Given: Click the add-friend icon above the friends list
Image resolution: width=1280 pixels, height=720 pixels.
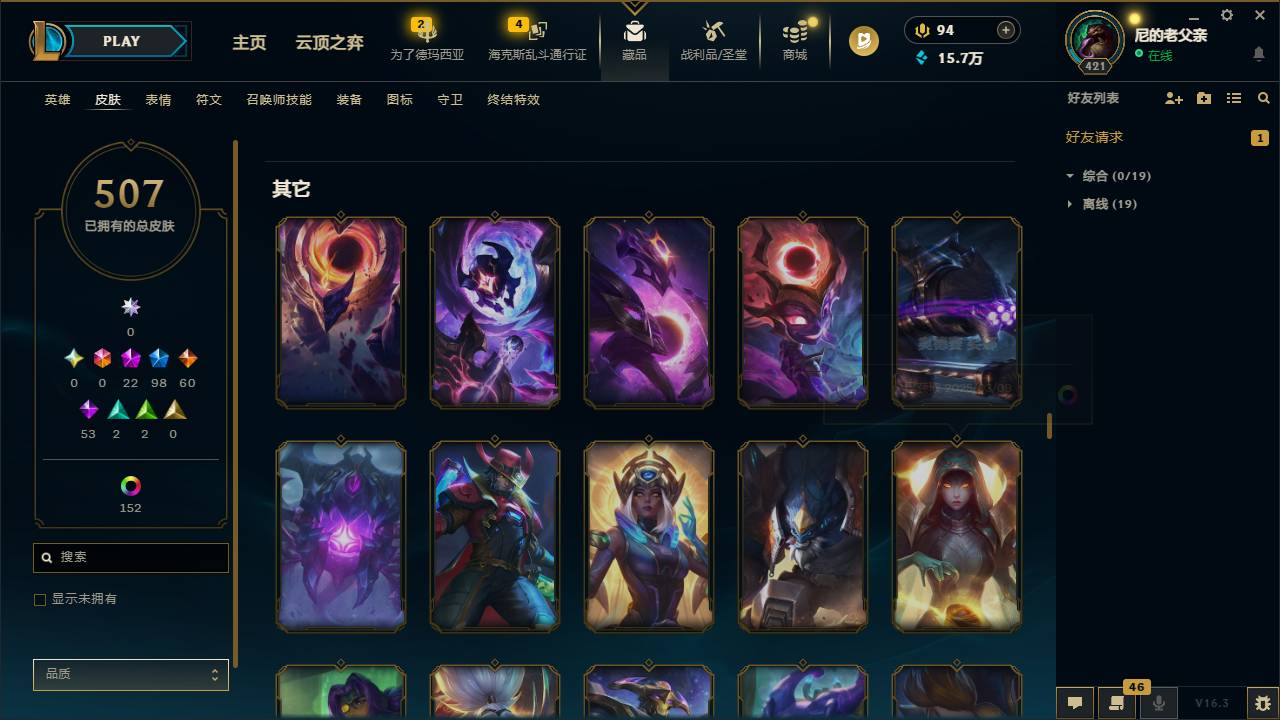Looking at the screenshot, I should pyautogui.click(x=1172, y=98).
